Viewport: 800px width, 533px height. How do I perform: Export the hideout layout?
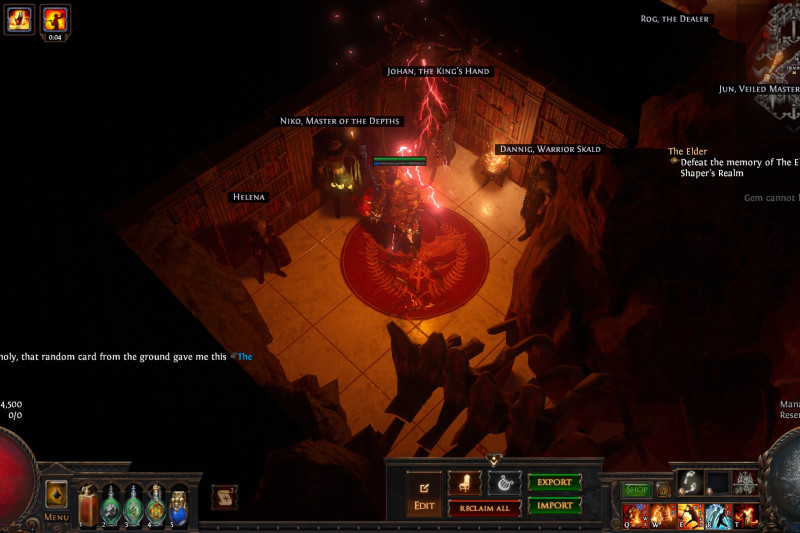click(x=554, y=482)
